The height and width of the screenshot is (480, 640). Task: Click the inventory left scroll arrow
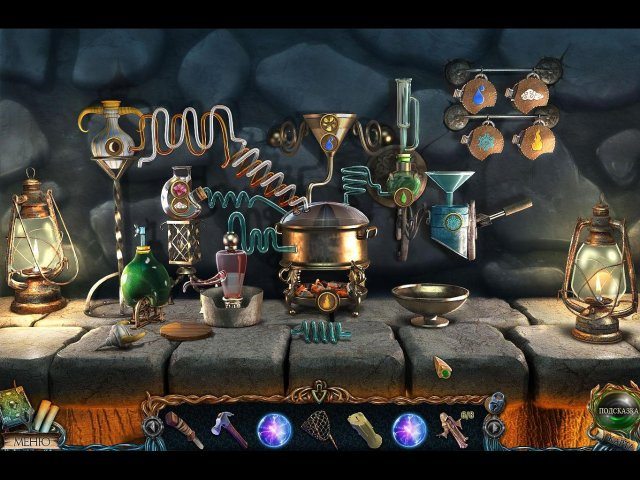(x=151, y=427)
